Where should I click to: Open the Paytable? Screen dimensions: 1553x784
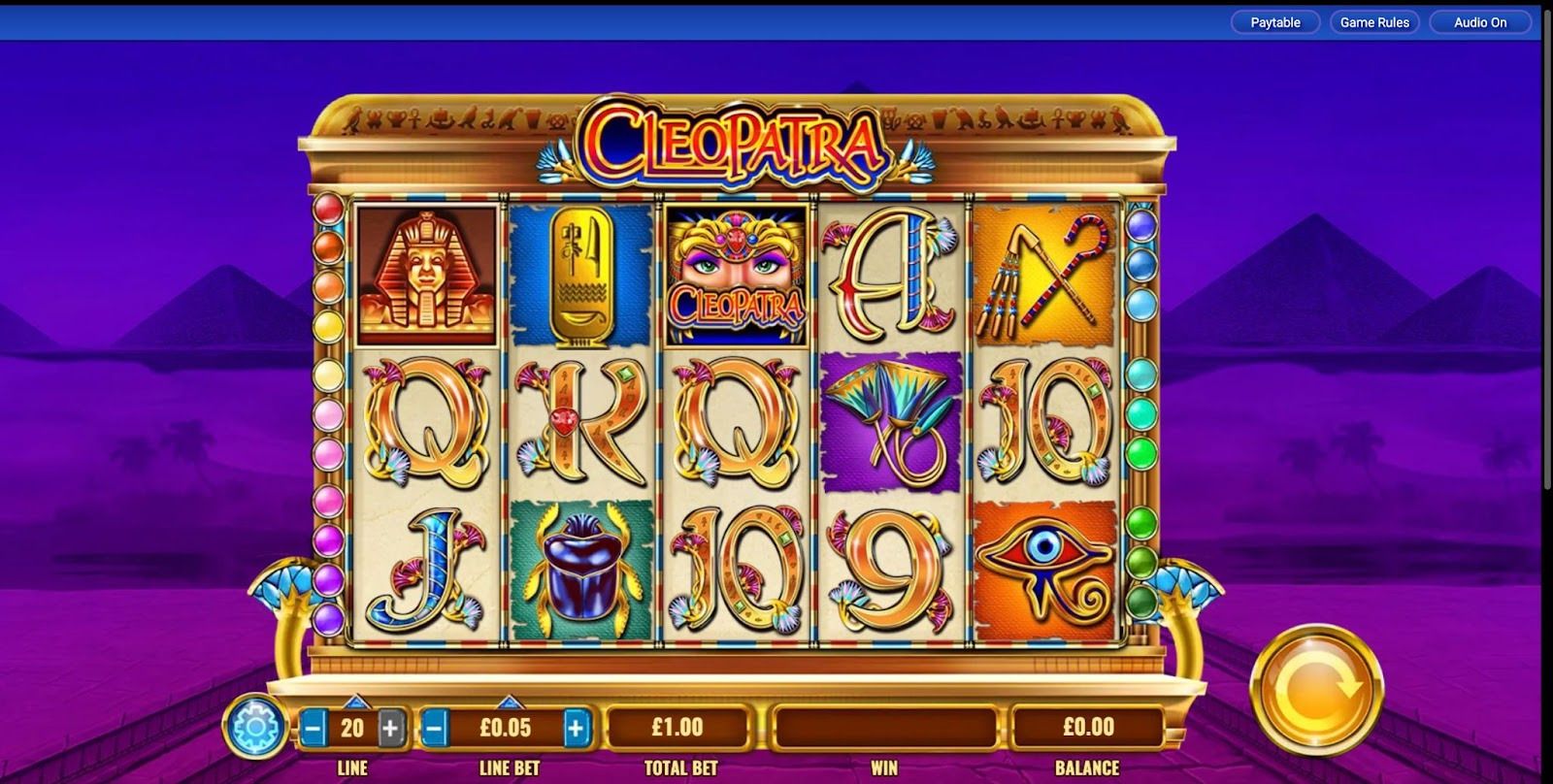(x=1274, y=22)
